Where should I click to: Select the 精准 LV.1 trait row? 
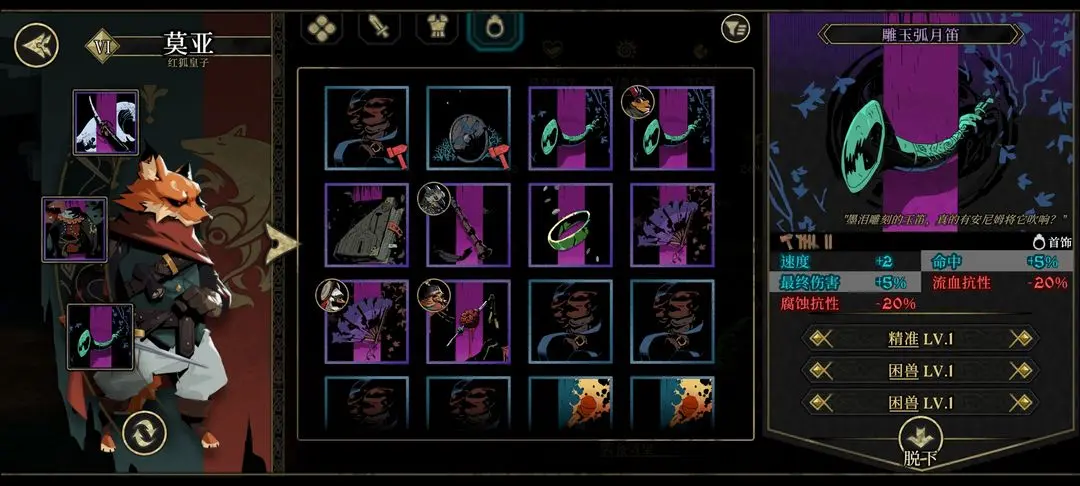tap(921, 338)
